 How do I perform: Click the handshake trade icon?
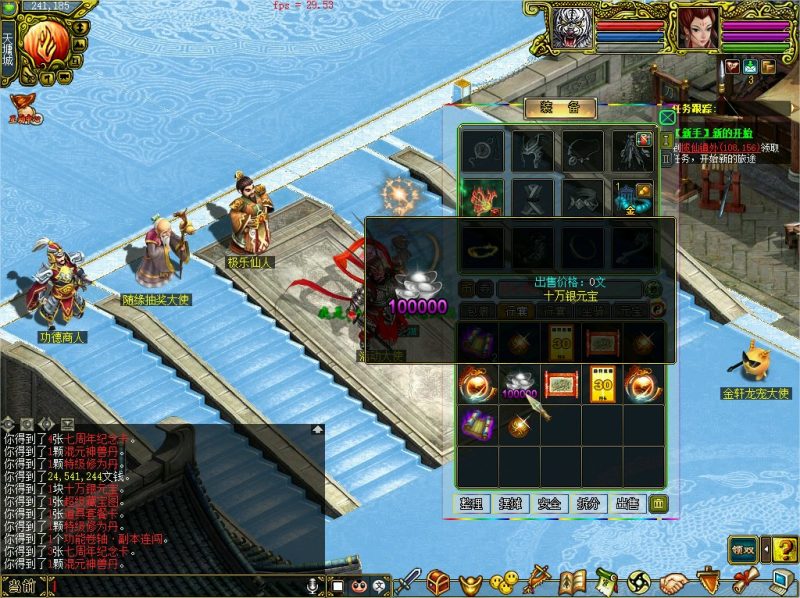pos(674,581)
